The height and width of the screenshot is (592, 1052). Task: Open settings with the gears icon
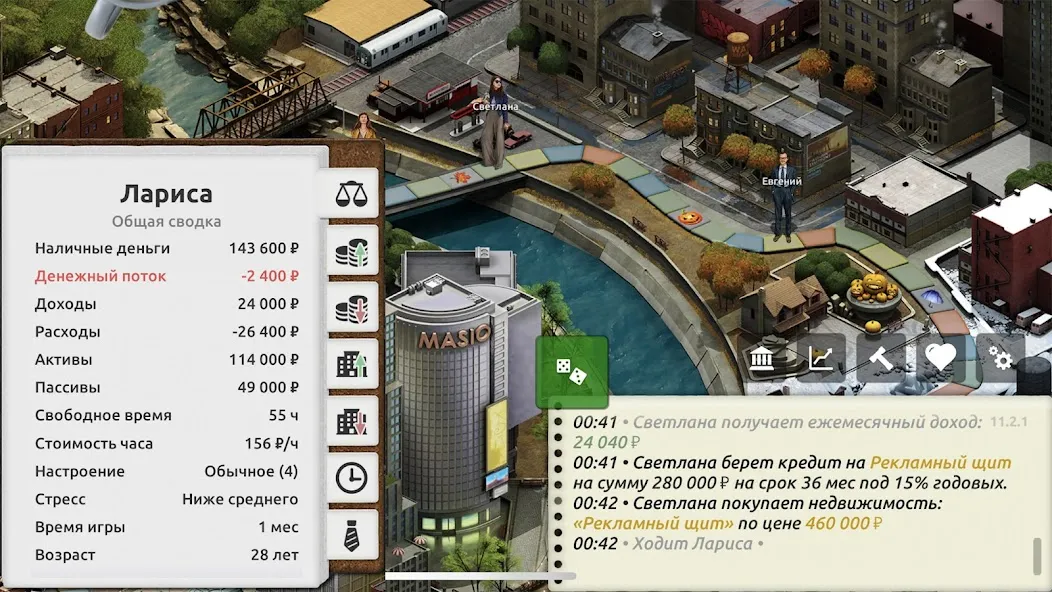[999, 358]
